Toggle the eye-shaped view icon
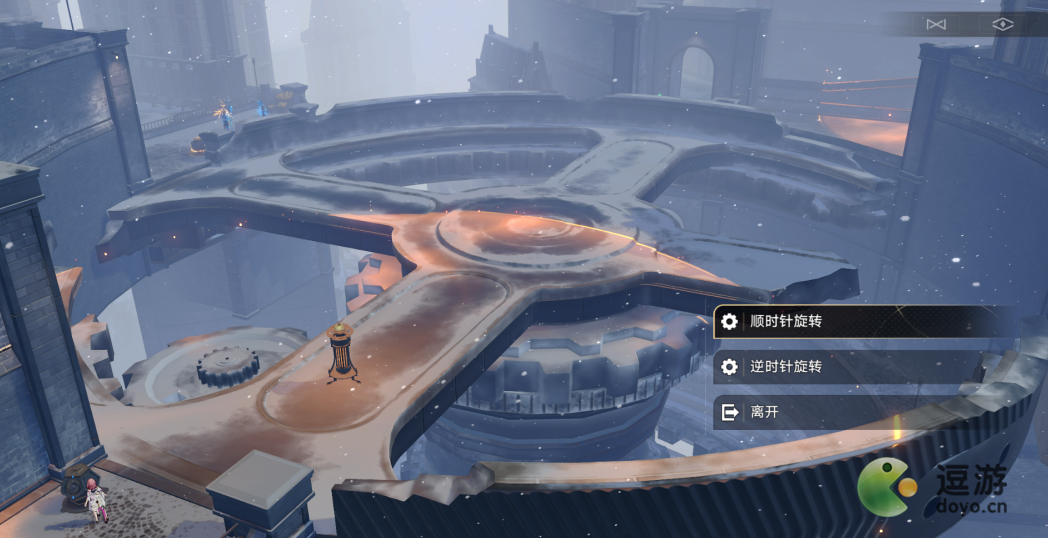Screen dimensions: 1048x538 [x=1002, y=24]
